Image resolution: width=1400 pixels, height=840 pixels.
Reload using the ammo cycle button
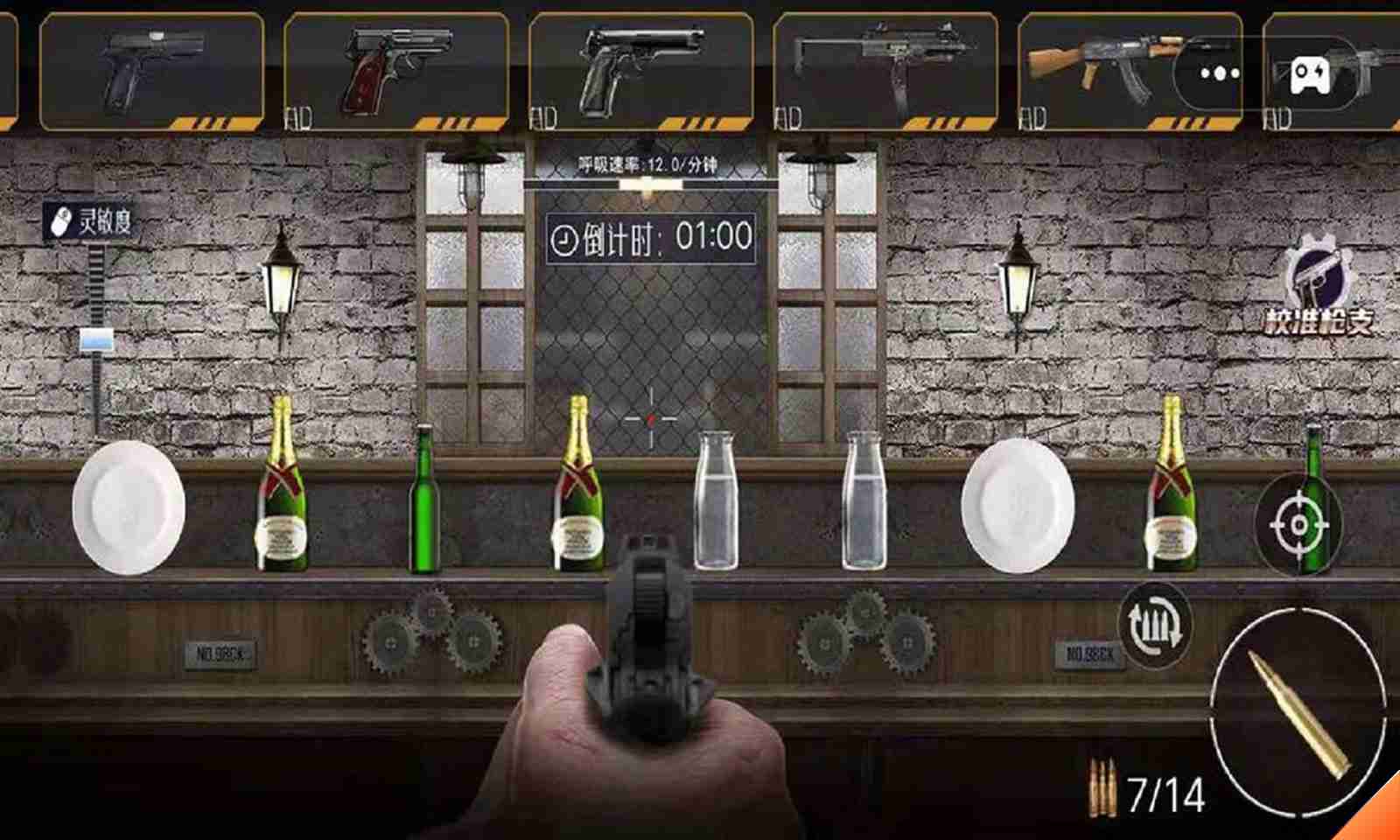[x=1155, y=625]
